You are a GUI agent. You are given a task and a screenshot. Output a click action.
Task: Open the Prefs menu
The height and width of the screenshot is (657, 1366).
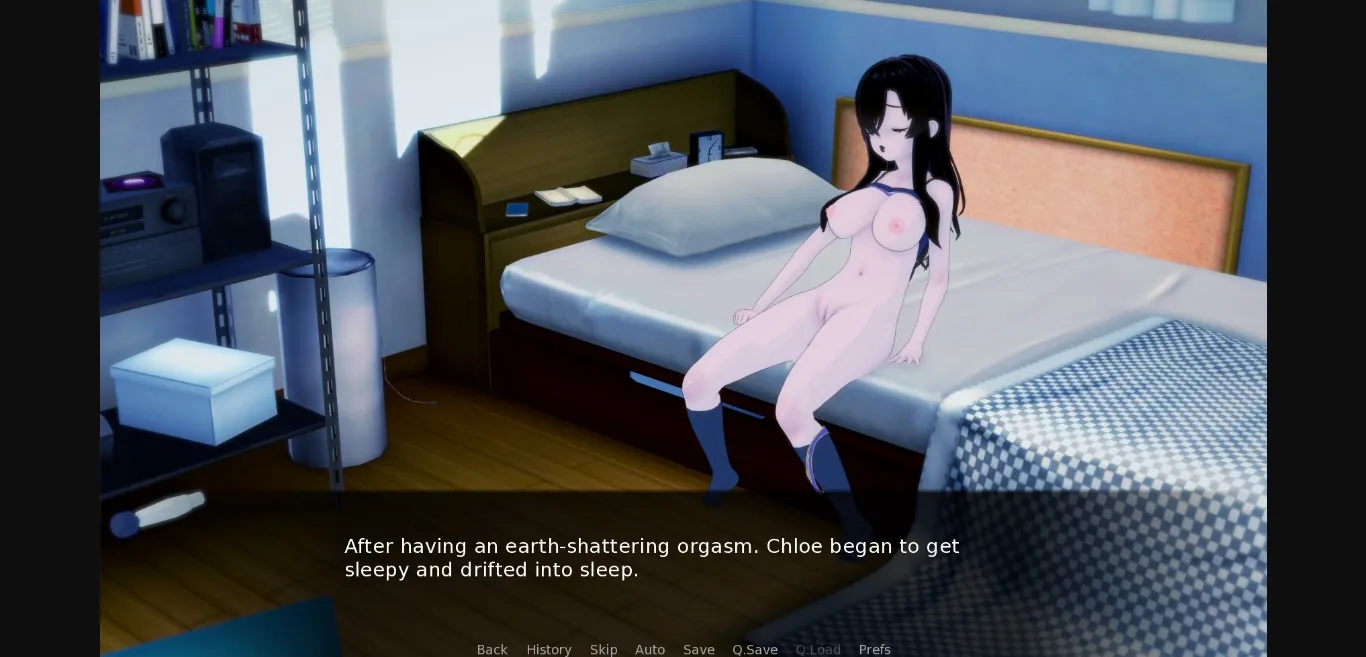(874, 649)
